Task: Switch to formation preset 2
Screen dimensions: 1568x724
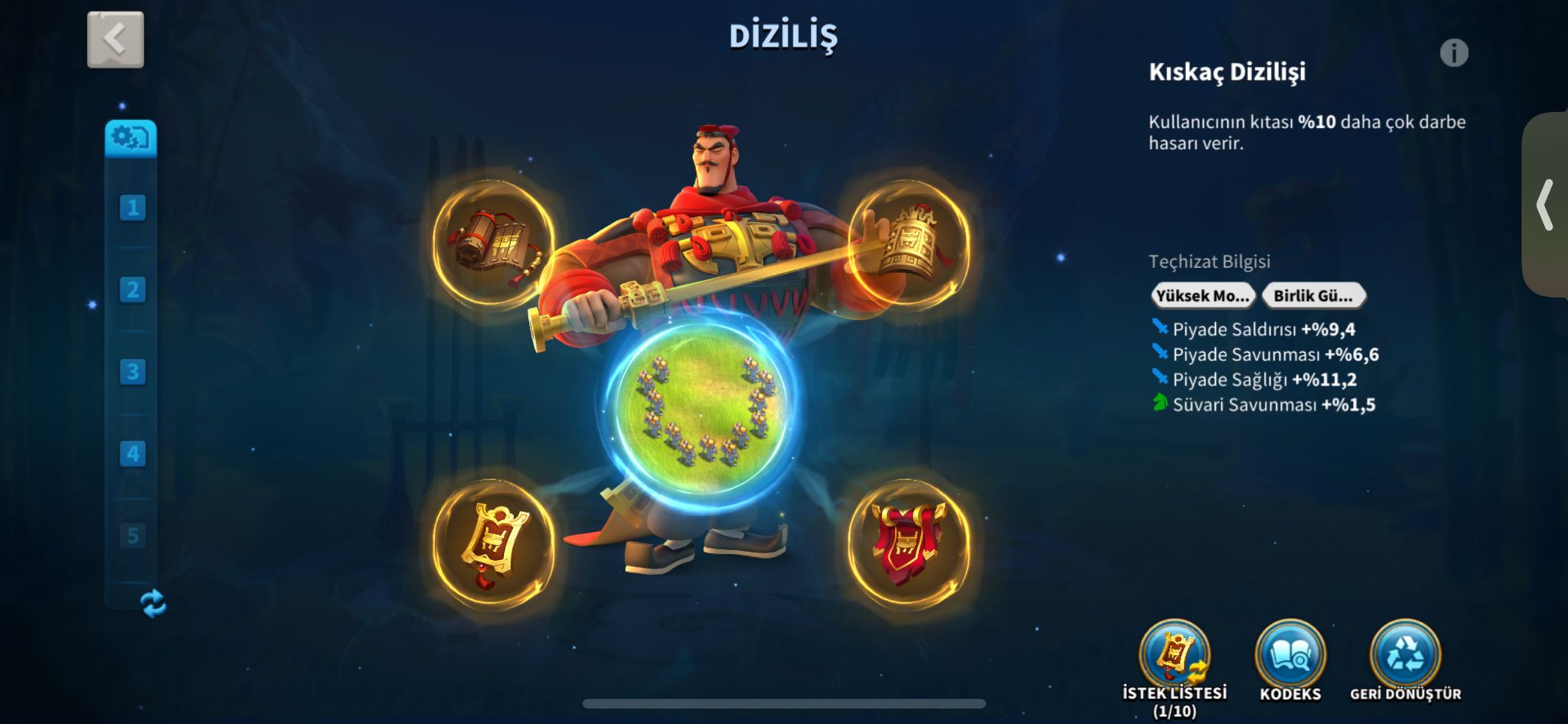Action: (x=132, y=289)
